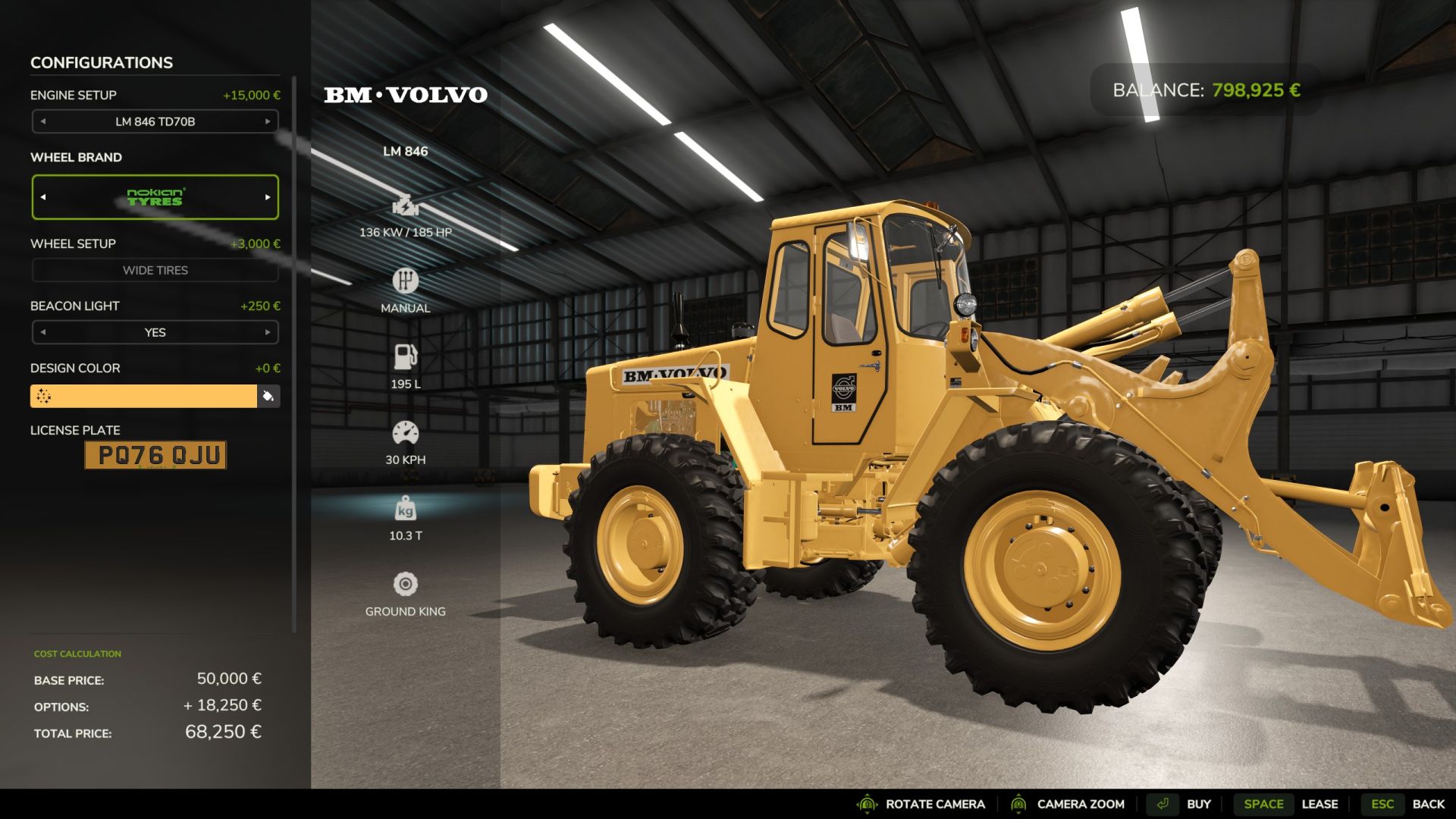Click the LEASE option

1320,804
